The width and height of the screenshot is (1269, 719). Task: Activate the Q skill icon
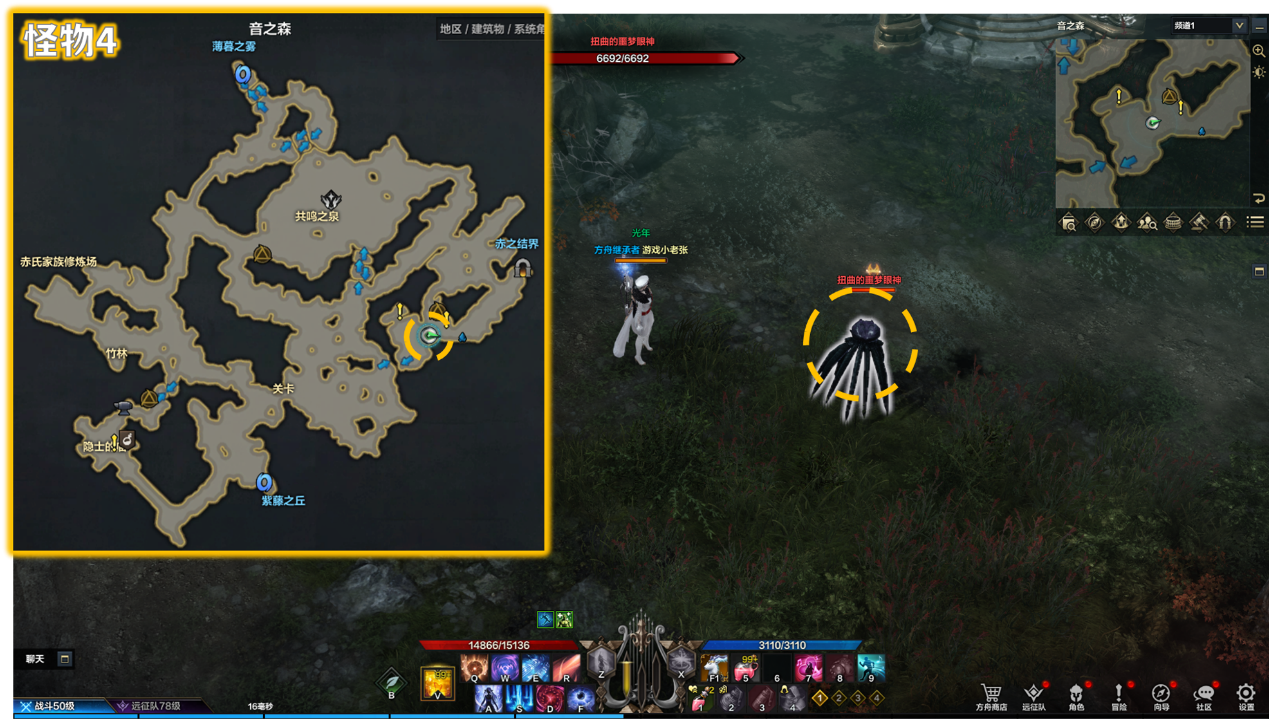click(x=475, y=667)
